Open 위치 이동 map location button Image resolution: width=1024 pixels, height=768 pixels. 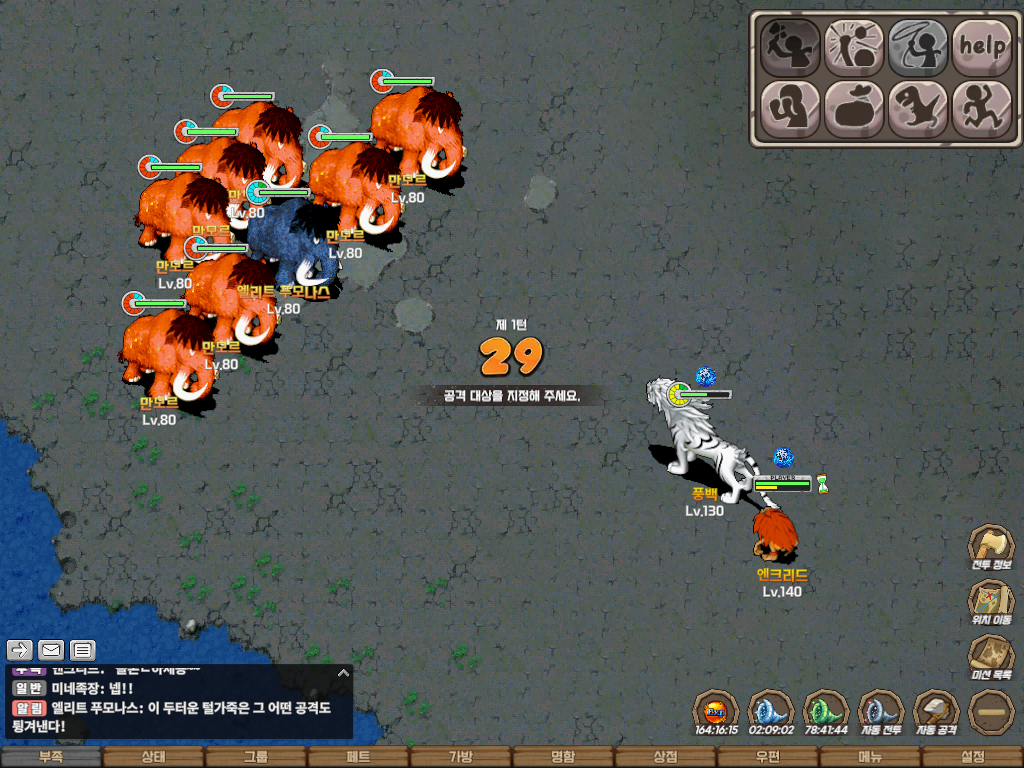[990, 603]
